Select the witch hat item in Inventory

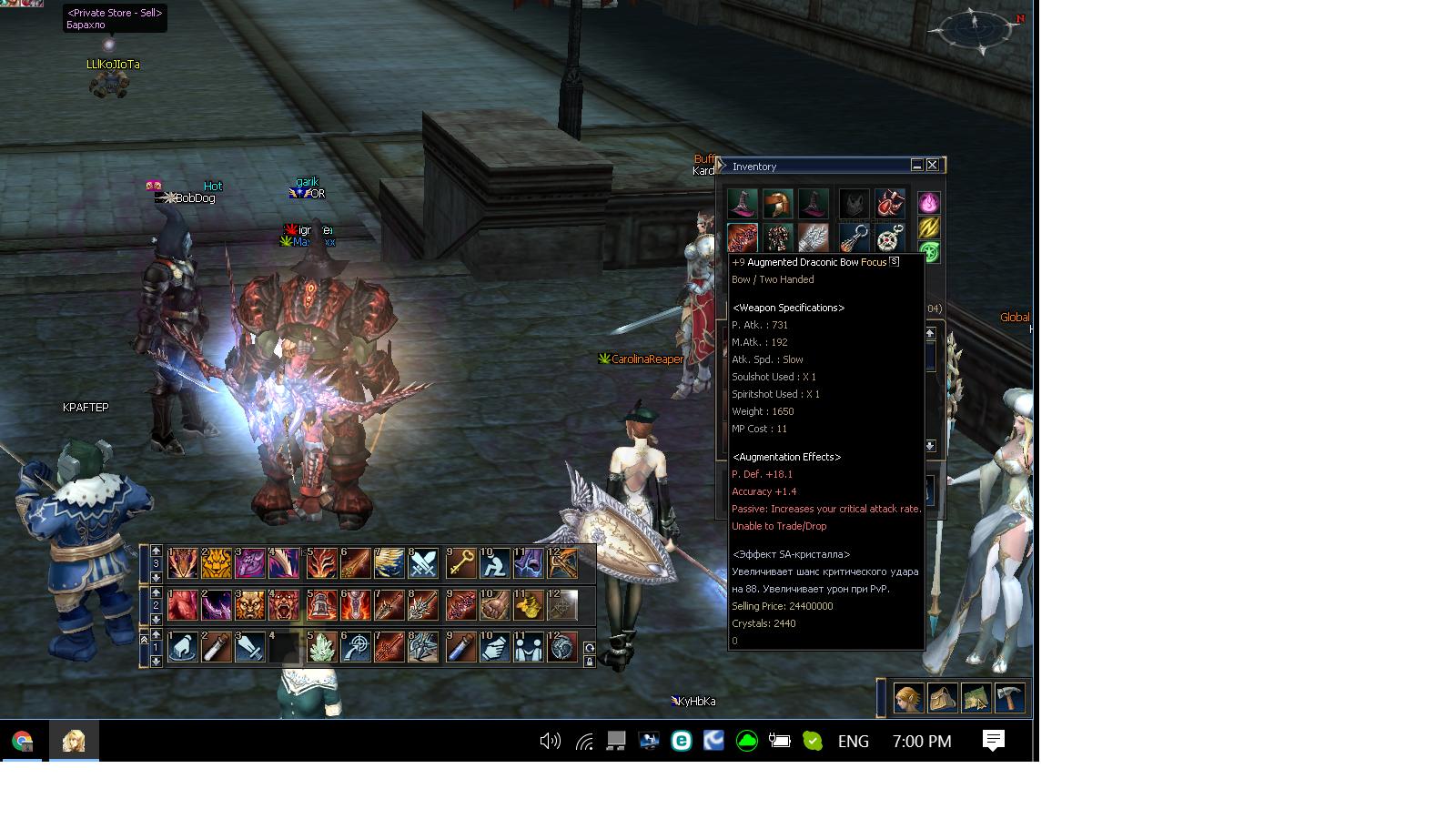pyautogui.click(x=742, y=203)
